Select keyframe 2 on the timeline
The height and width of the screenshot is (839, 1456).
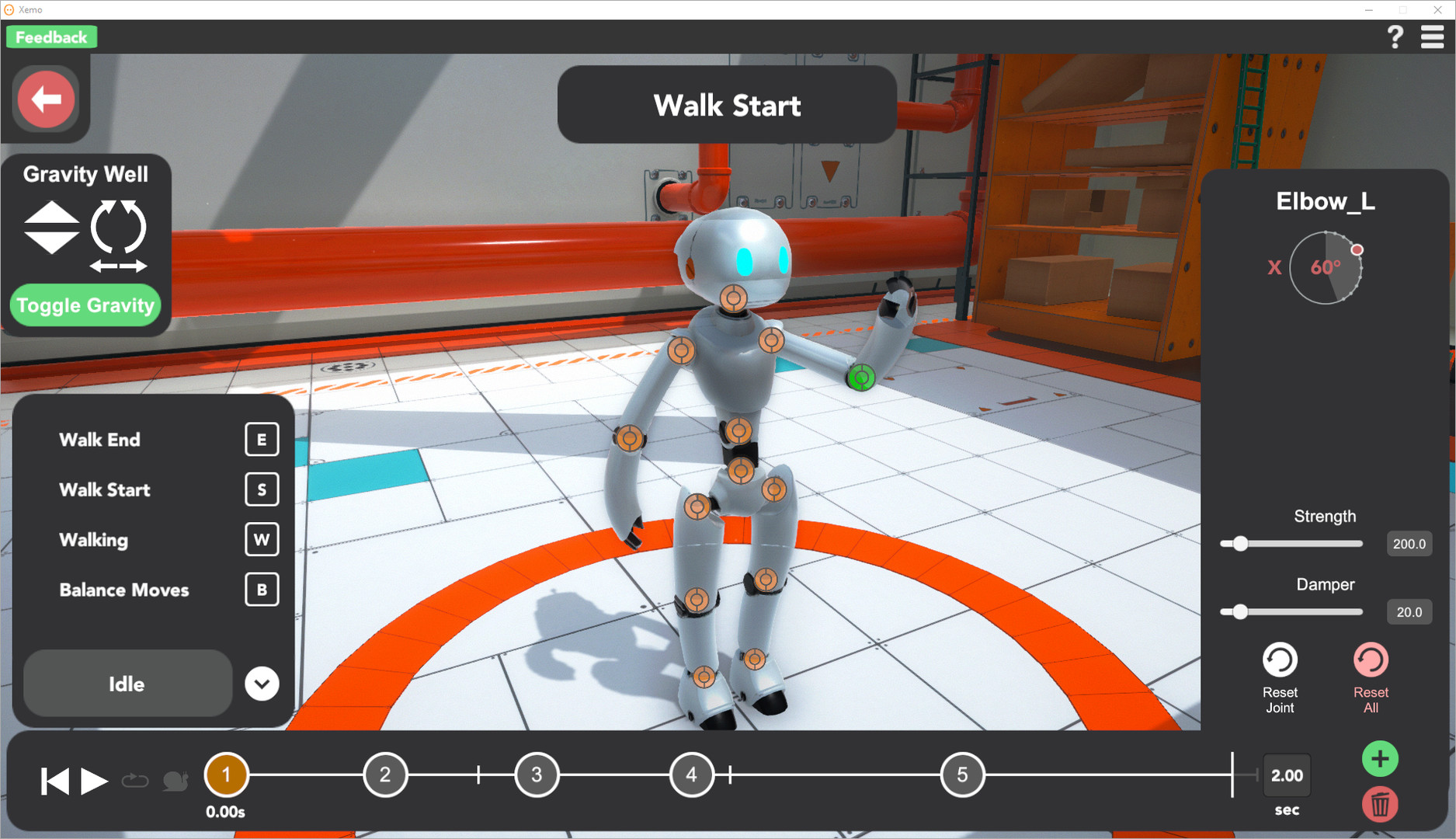pos(385,775)
